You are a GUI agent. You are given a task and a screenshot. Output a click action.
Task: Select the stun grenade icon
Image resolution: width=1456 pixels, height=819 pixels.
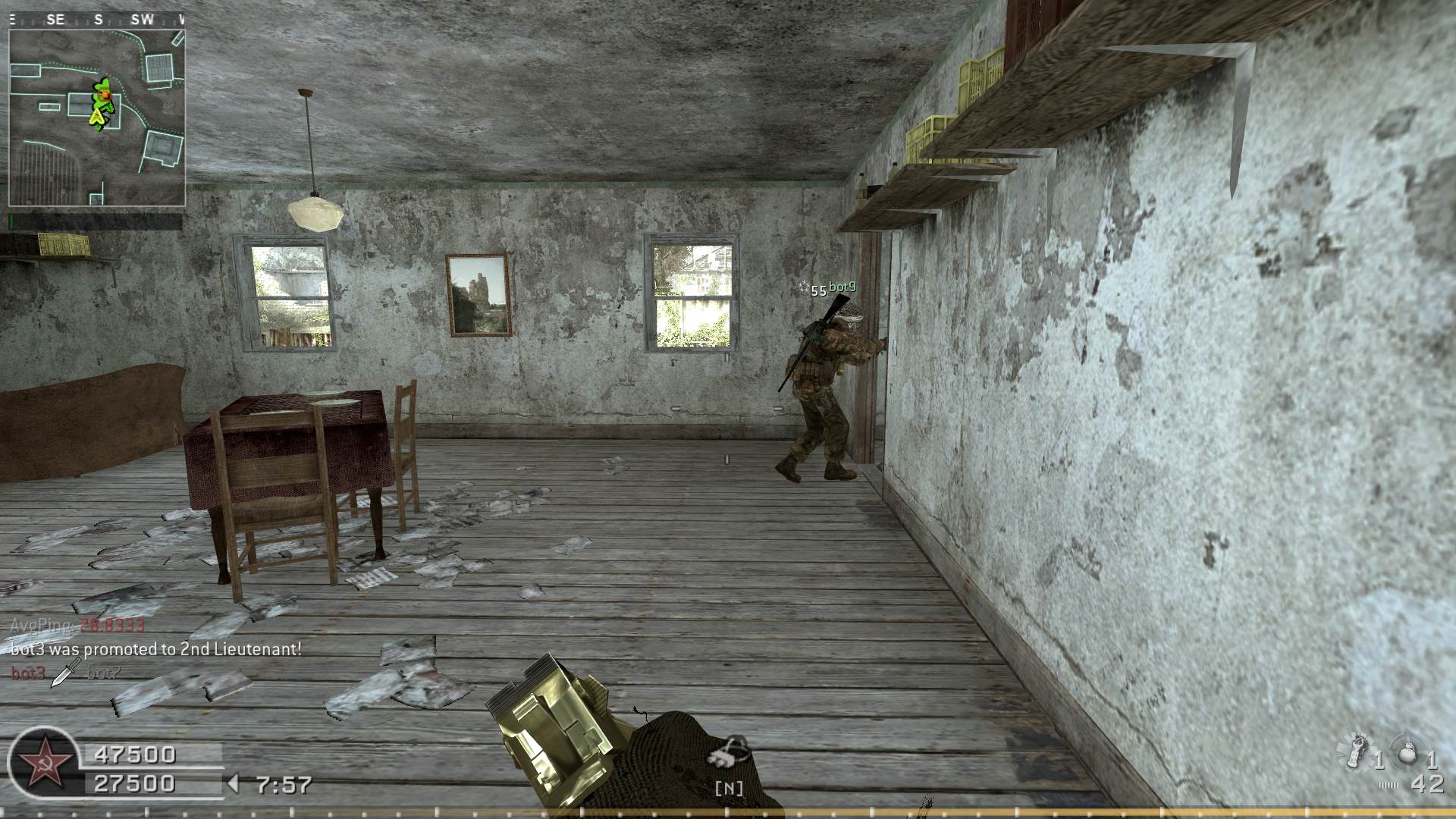pyautogui.click(x=1356, y=752)
